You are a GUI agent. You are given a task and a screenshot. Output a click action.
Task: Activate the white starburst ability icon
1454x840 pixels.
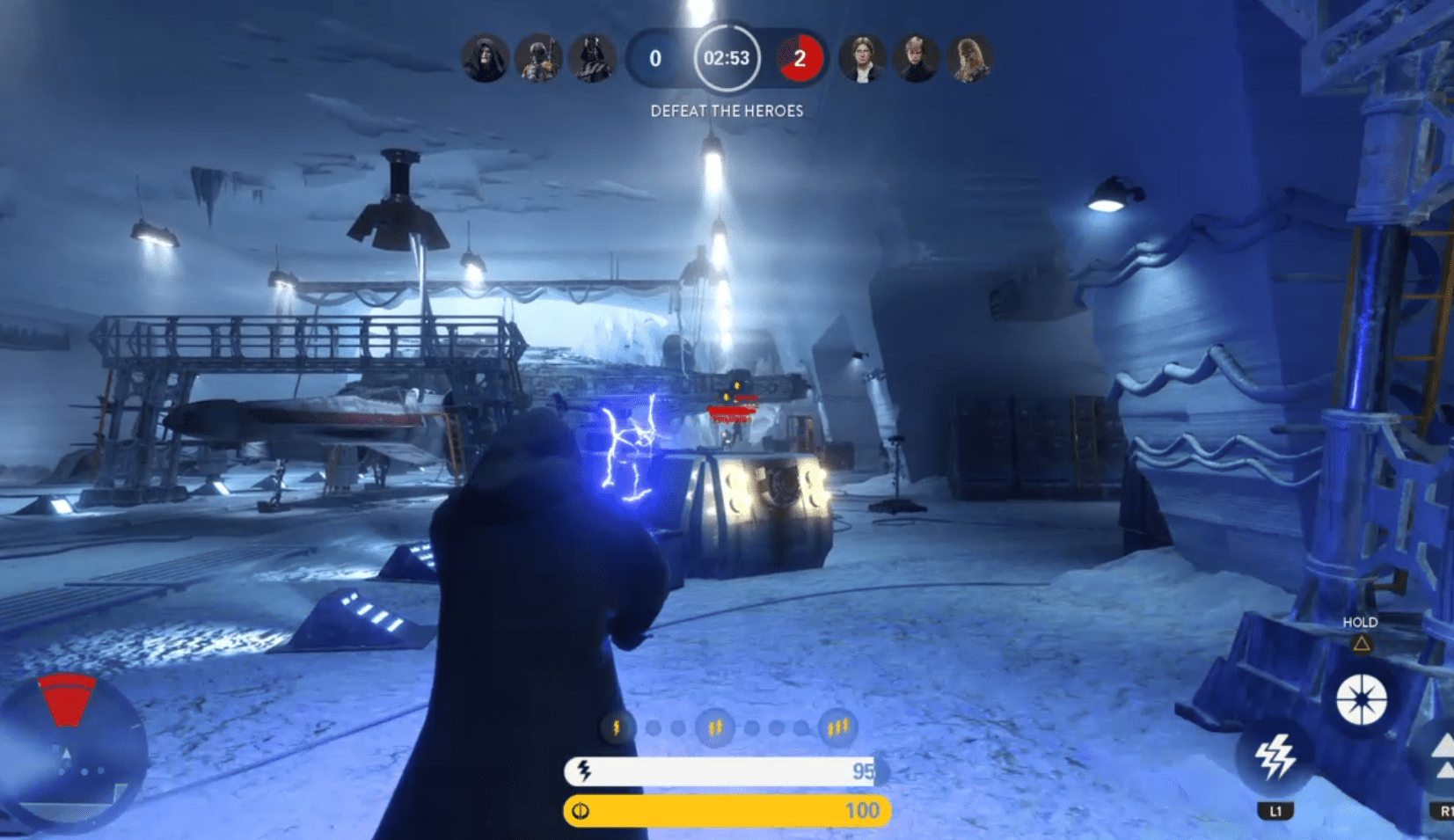[x=1361, y=700]
